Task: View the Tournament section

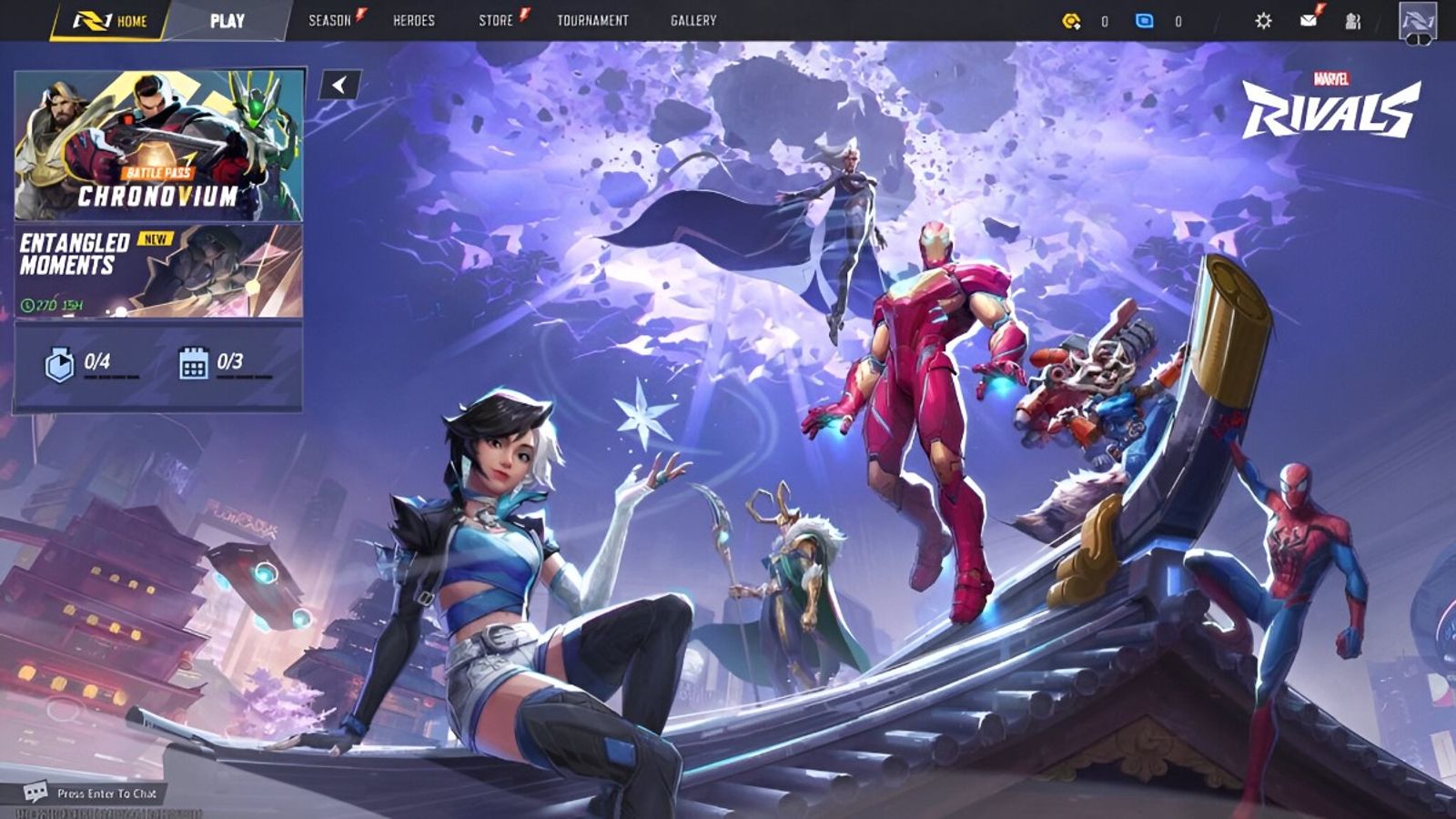Action: 592,20
